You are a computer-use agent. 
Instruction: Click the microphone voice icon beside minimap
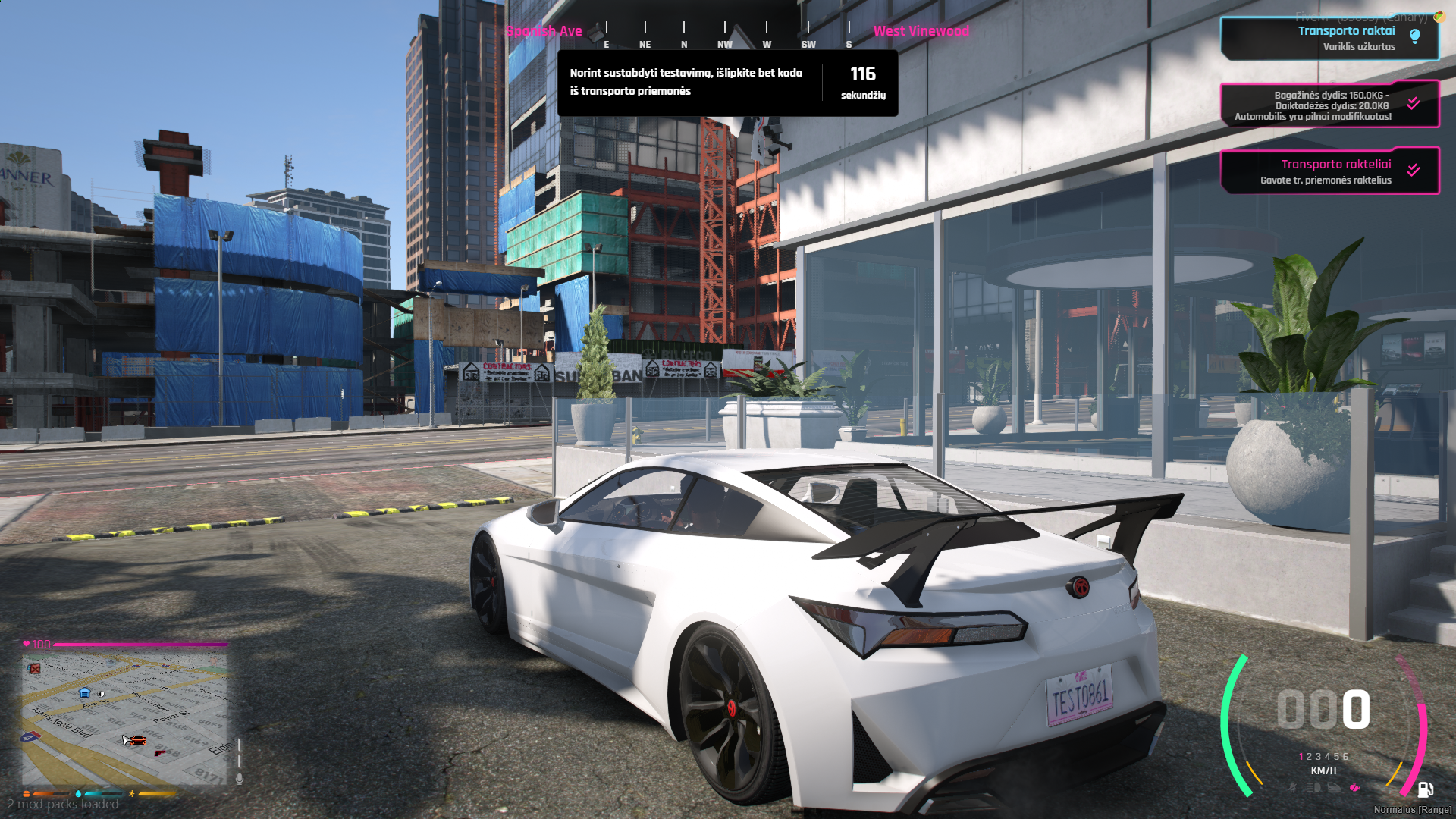pos(240,779)
